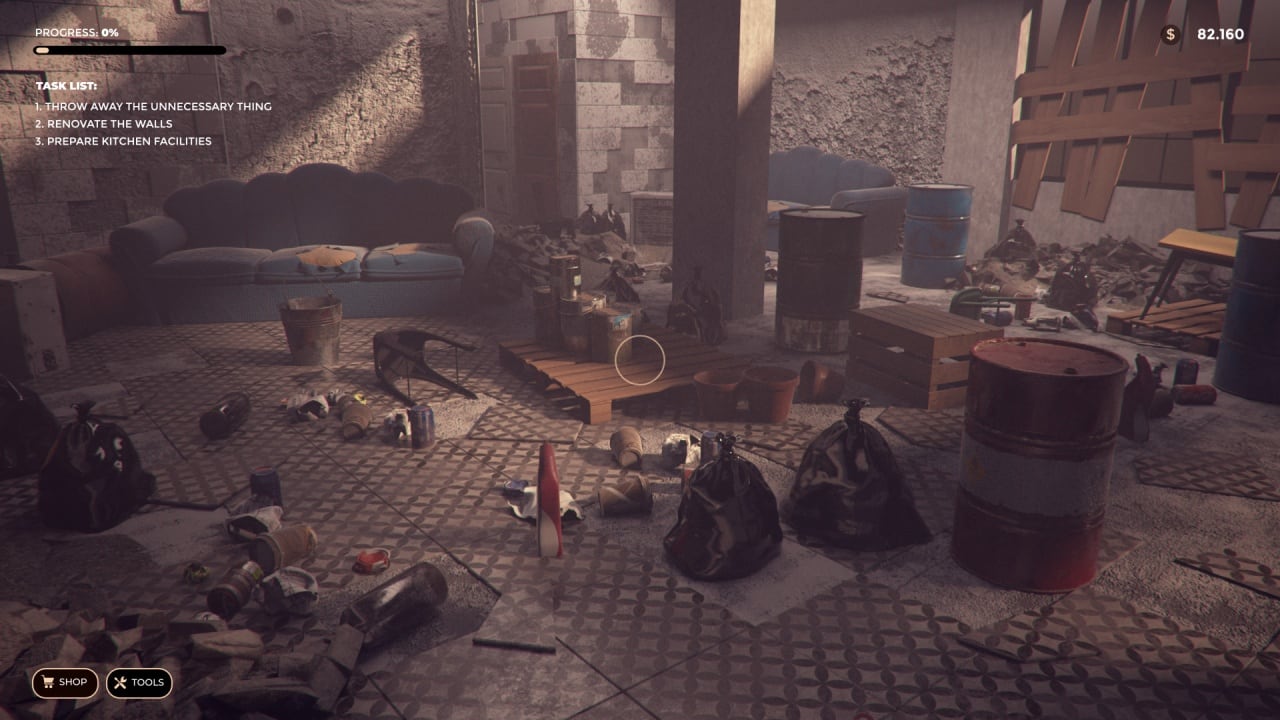Open the Tools menu

[139, 683]
